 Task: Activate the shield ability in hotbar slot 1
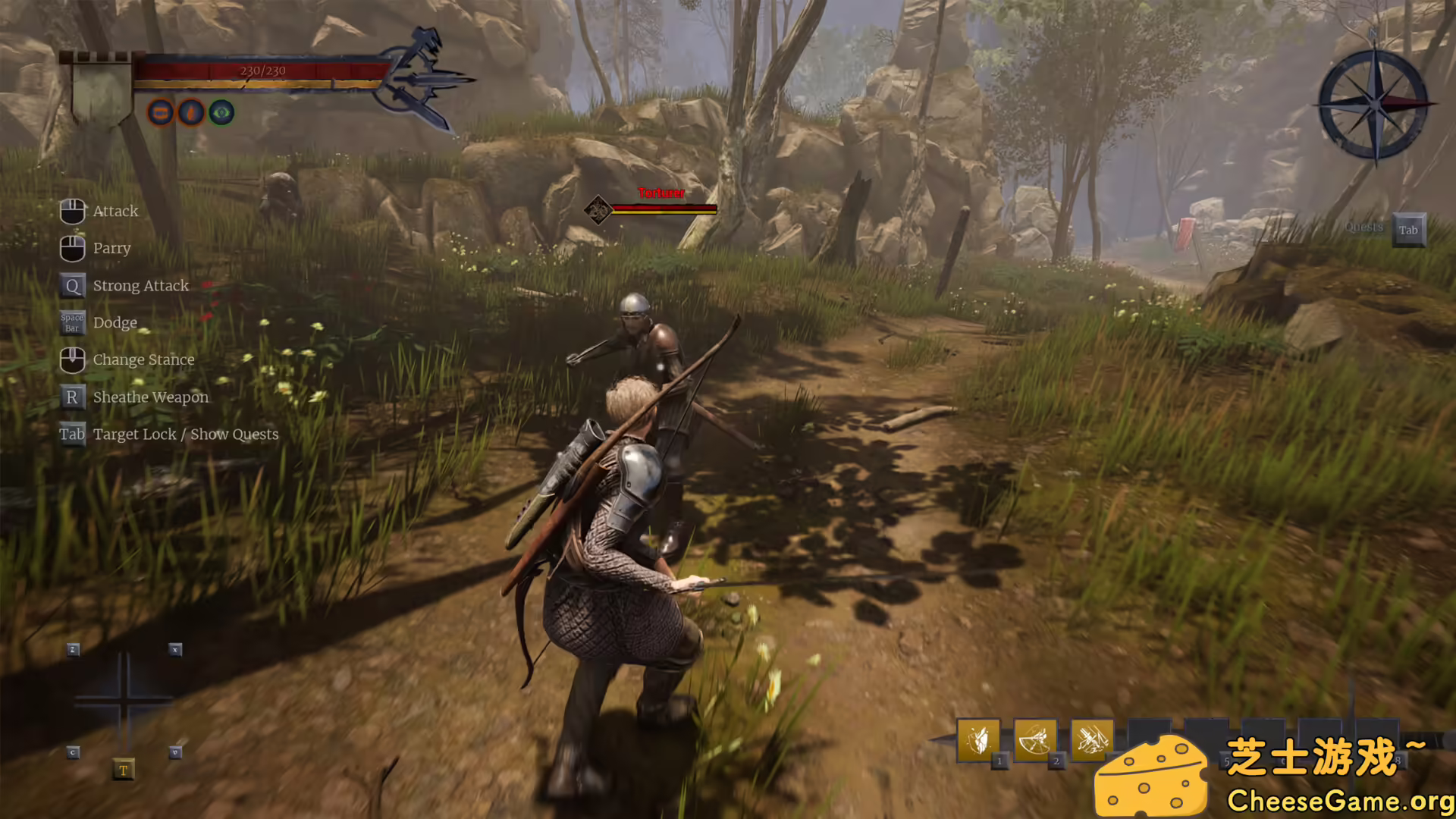(x=978, y=739)
